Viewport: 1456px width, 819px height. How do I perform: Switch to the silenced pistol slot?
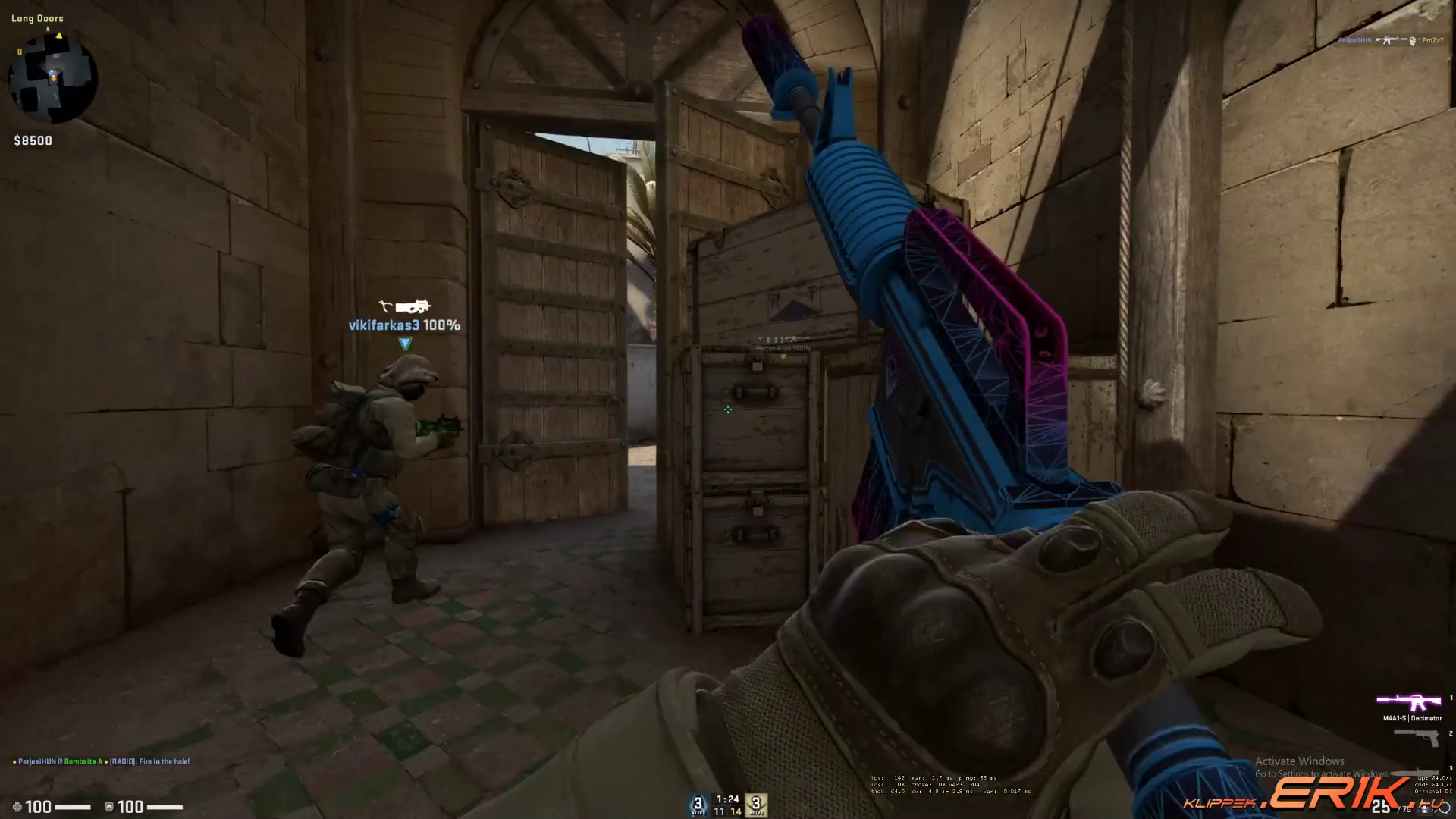(x=1417, y=736)
